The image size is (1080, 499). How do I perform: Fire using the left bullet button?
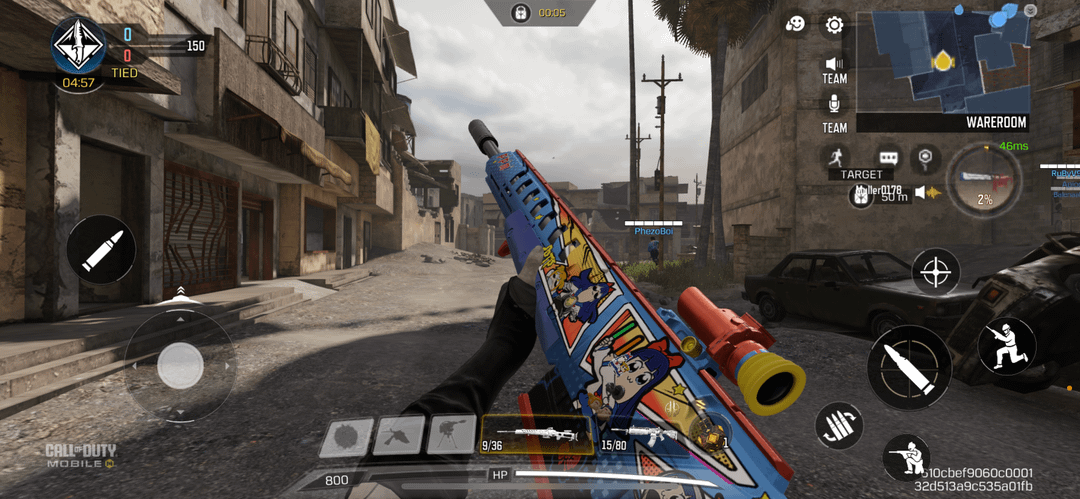pos(101,249)
